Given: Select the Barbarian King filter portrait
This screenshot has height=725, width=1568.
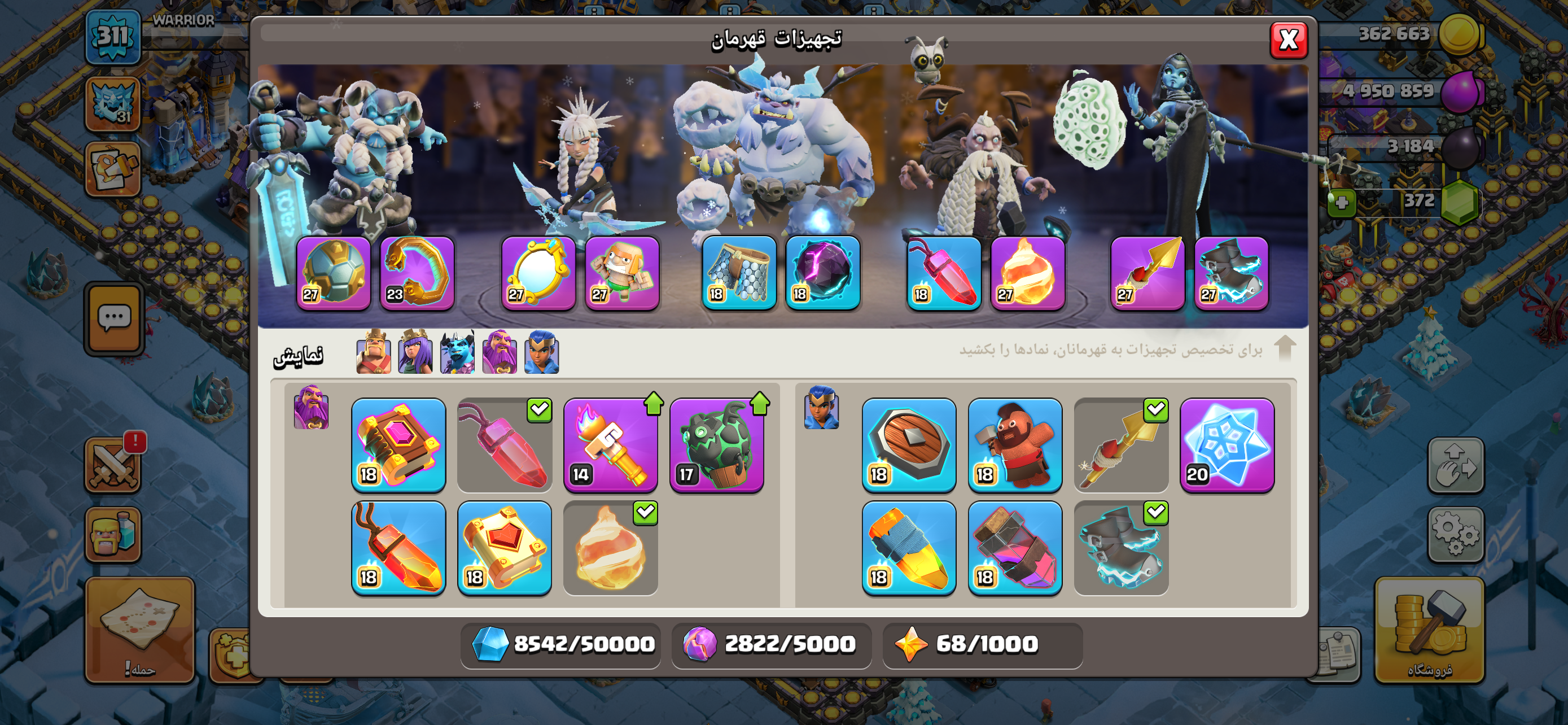Looking at the screenshot, I should click(x=373, y=352).
